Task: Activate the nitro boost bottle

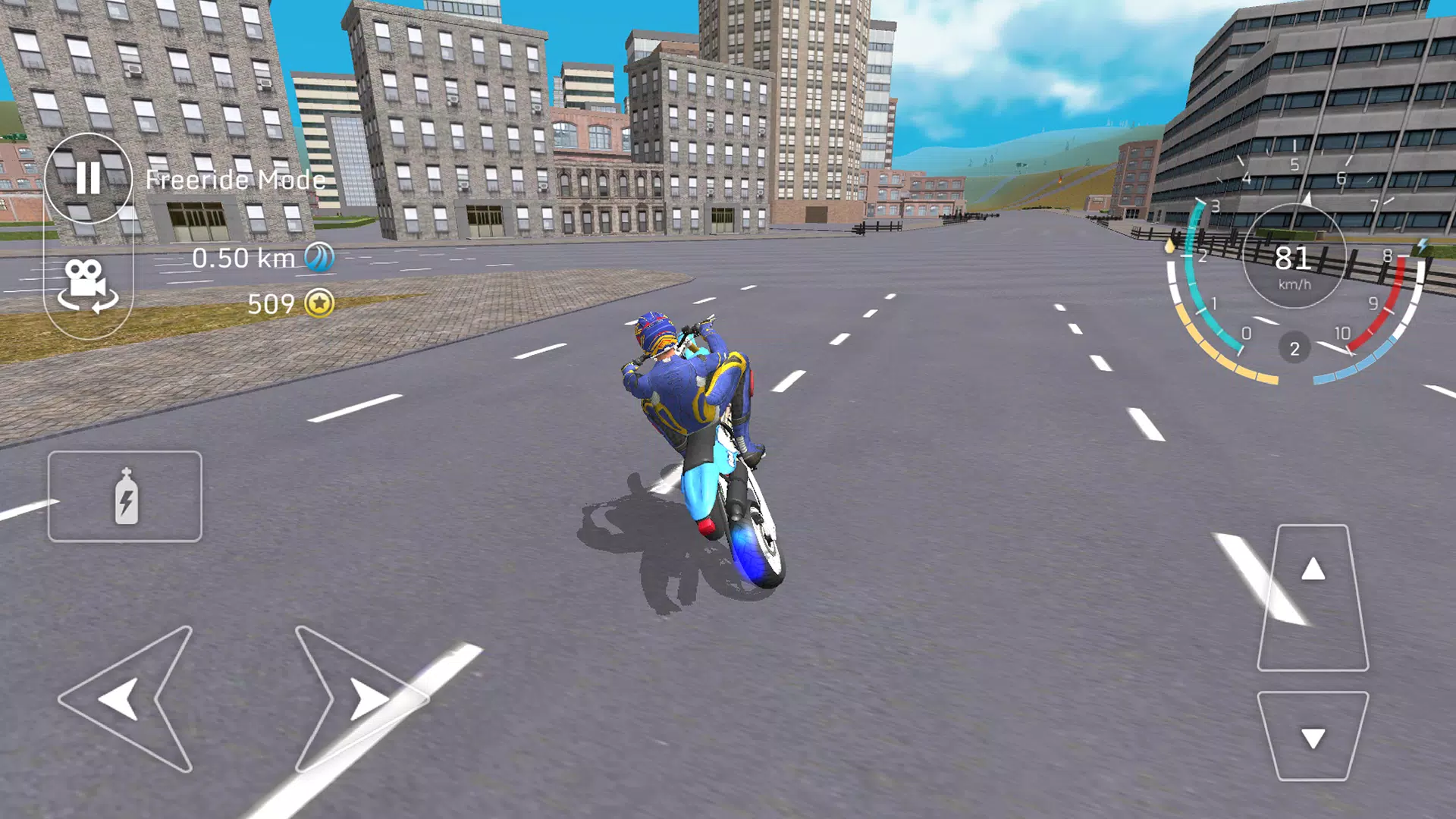Action: (x=126, y=497)
